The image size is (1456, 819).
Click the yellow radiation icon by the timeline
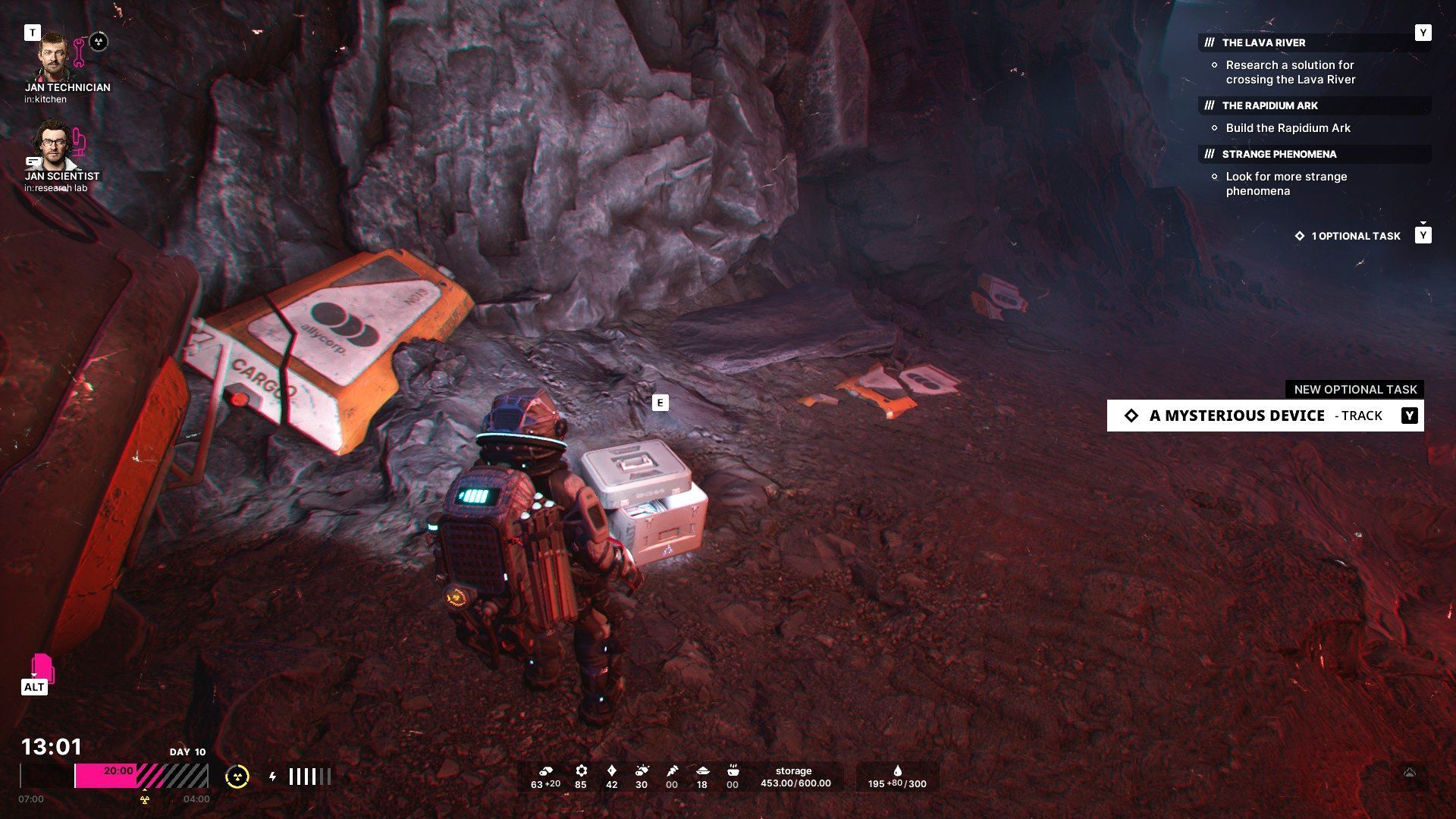tap(237, 777)
